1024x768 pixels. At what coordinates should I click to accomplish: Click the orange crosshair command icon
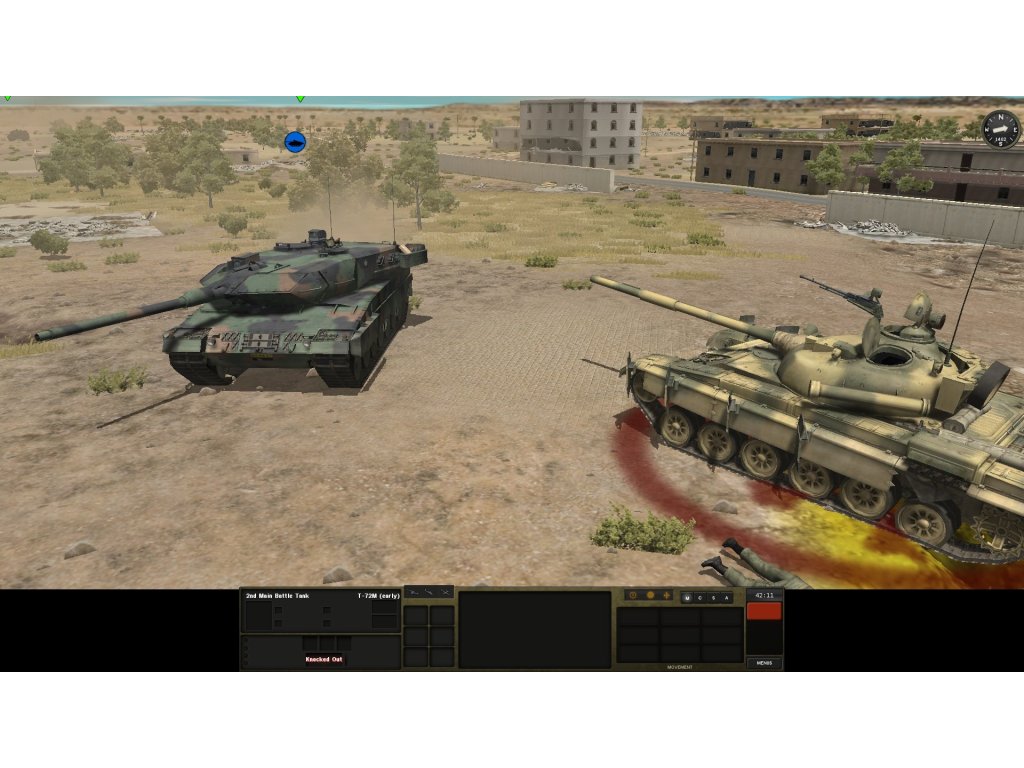pos(667,595)
